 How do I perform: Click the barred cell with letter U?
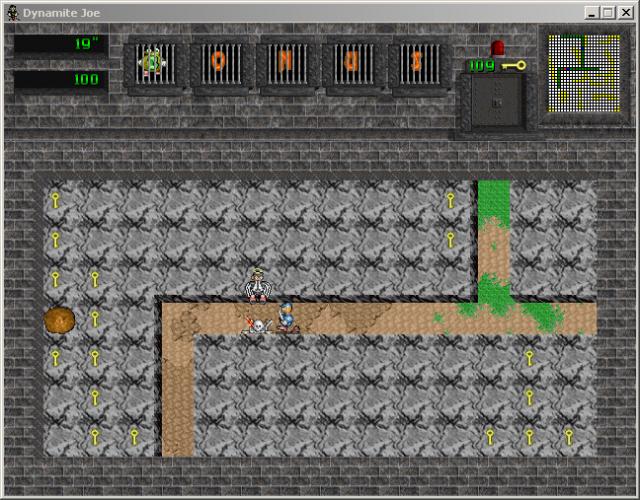pos(352,64)
